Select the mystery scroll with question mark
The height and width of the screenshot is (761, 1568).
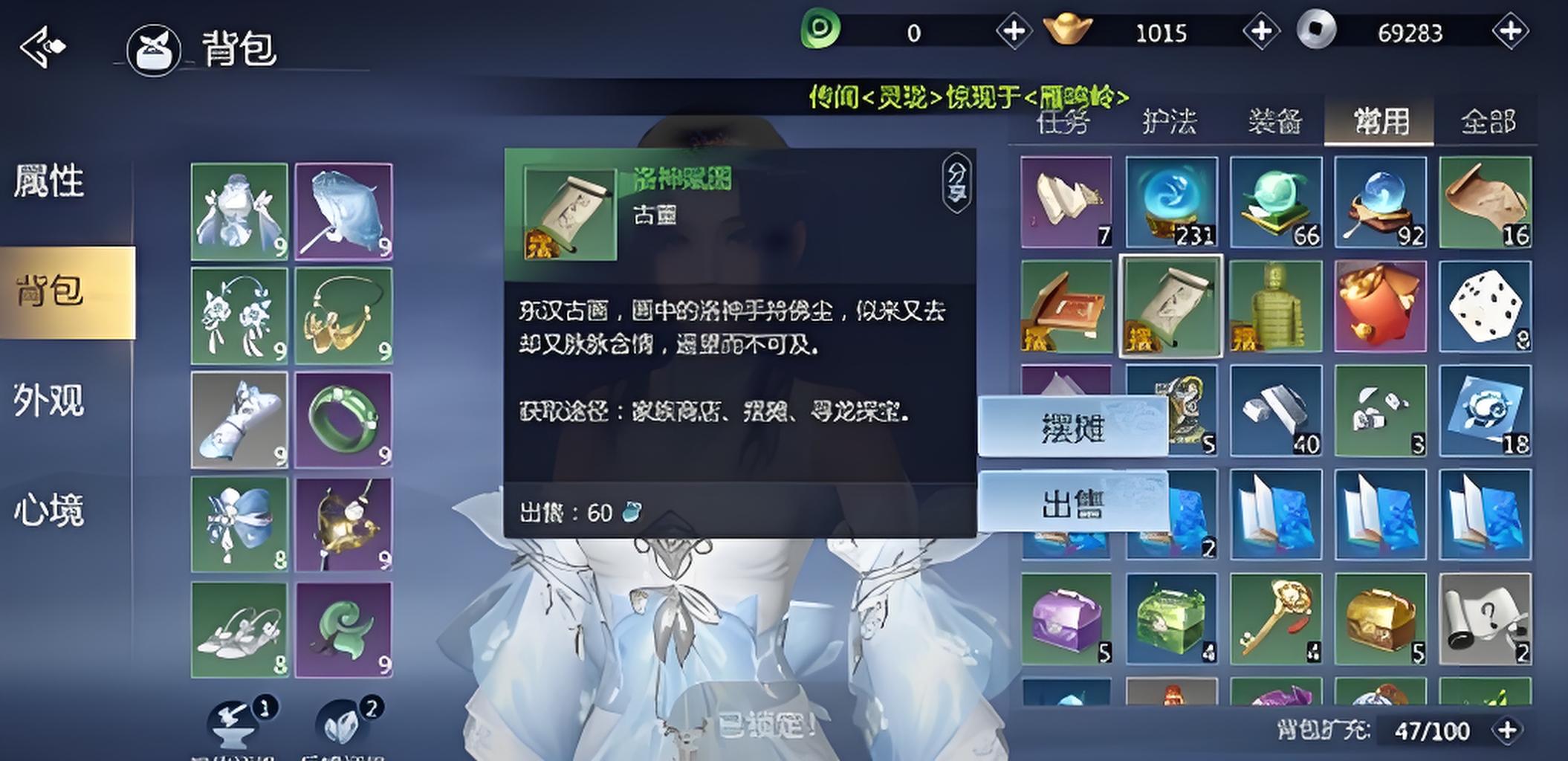1484,619
